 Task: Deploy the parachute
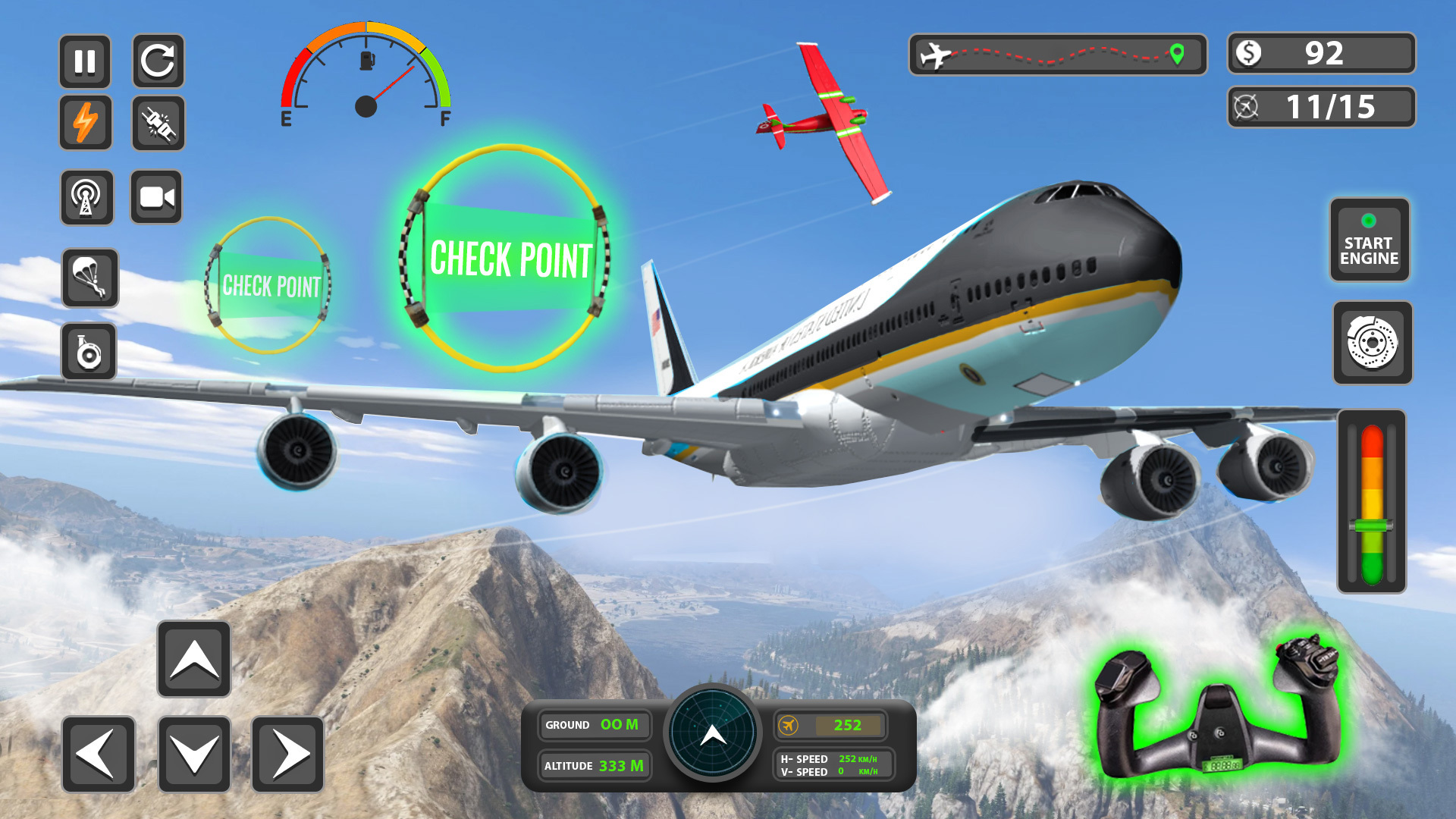[x=89, y=278]
